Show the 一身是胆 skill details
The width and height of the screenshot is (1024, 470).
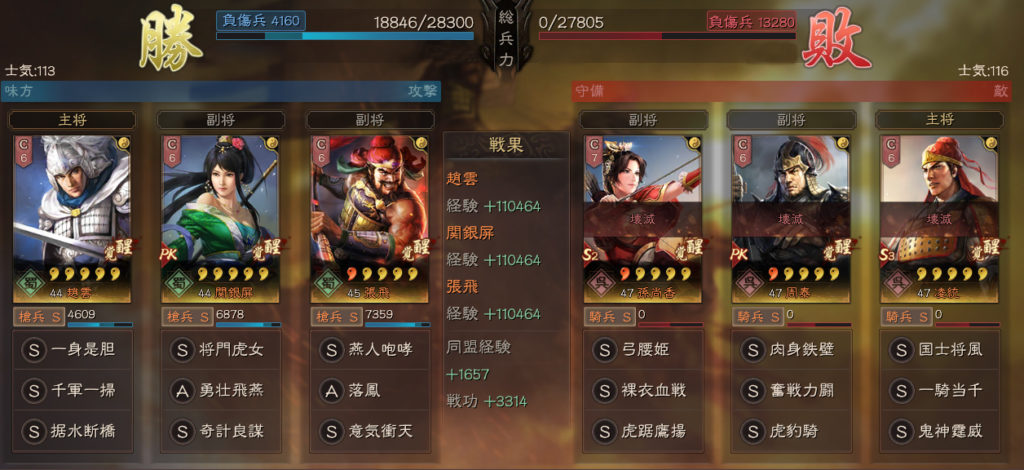71,350
